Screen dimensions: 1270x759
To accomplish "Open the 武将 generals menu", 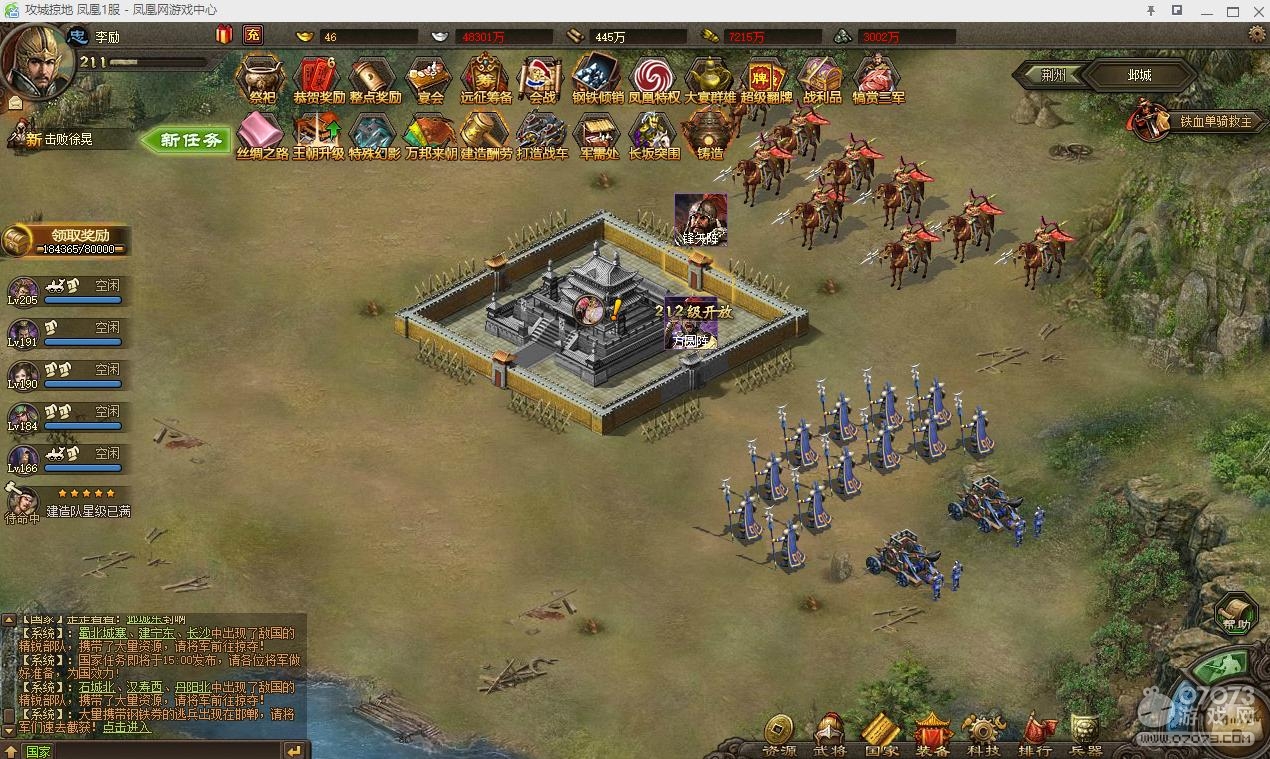I will (829, 734).
